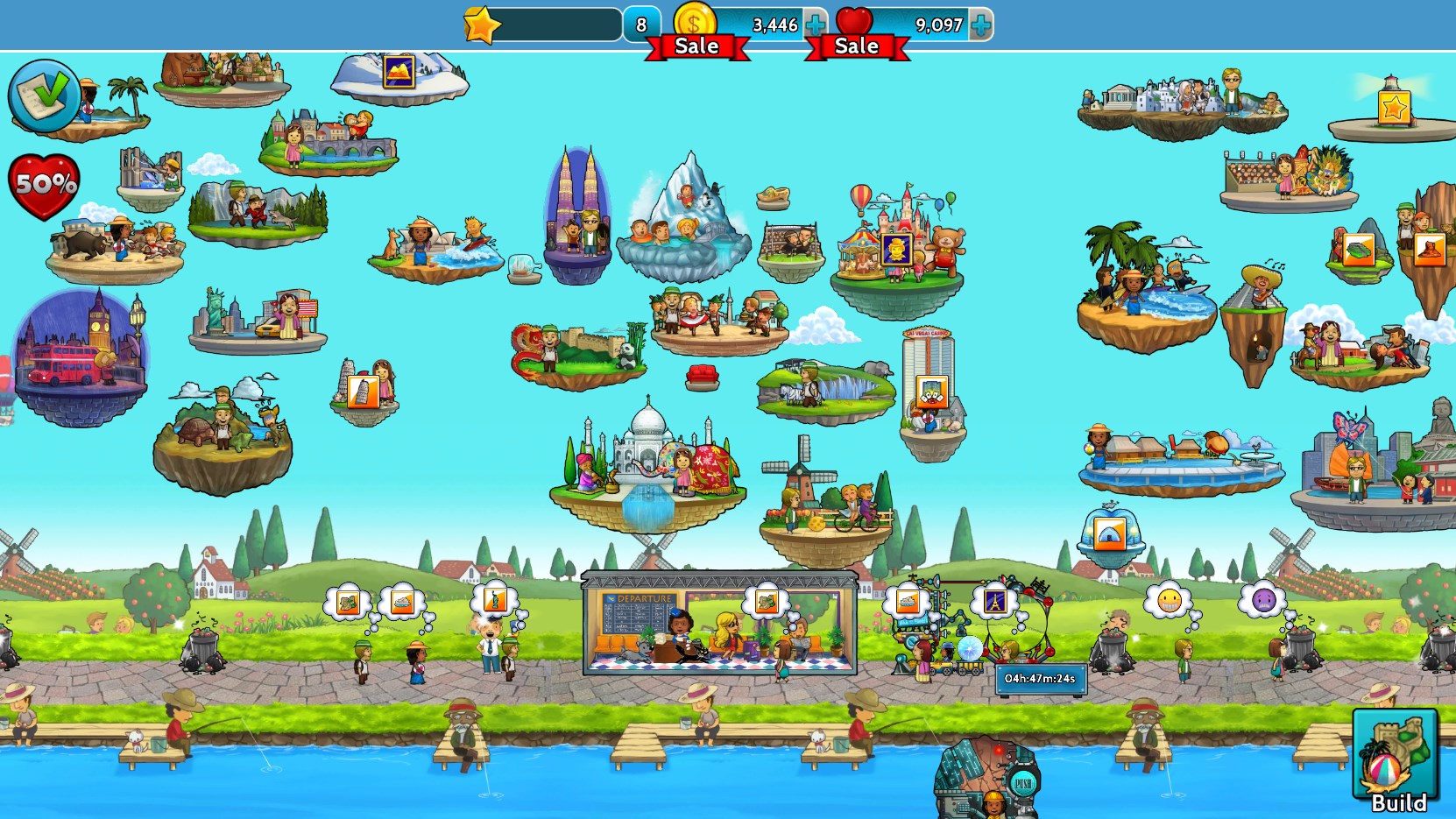The height and width of the screenshot is (819, 1456).
Task: Open the checklist tasks button
Action: [x=43, y=95]
